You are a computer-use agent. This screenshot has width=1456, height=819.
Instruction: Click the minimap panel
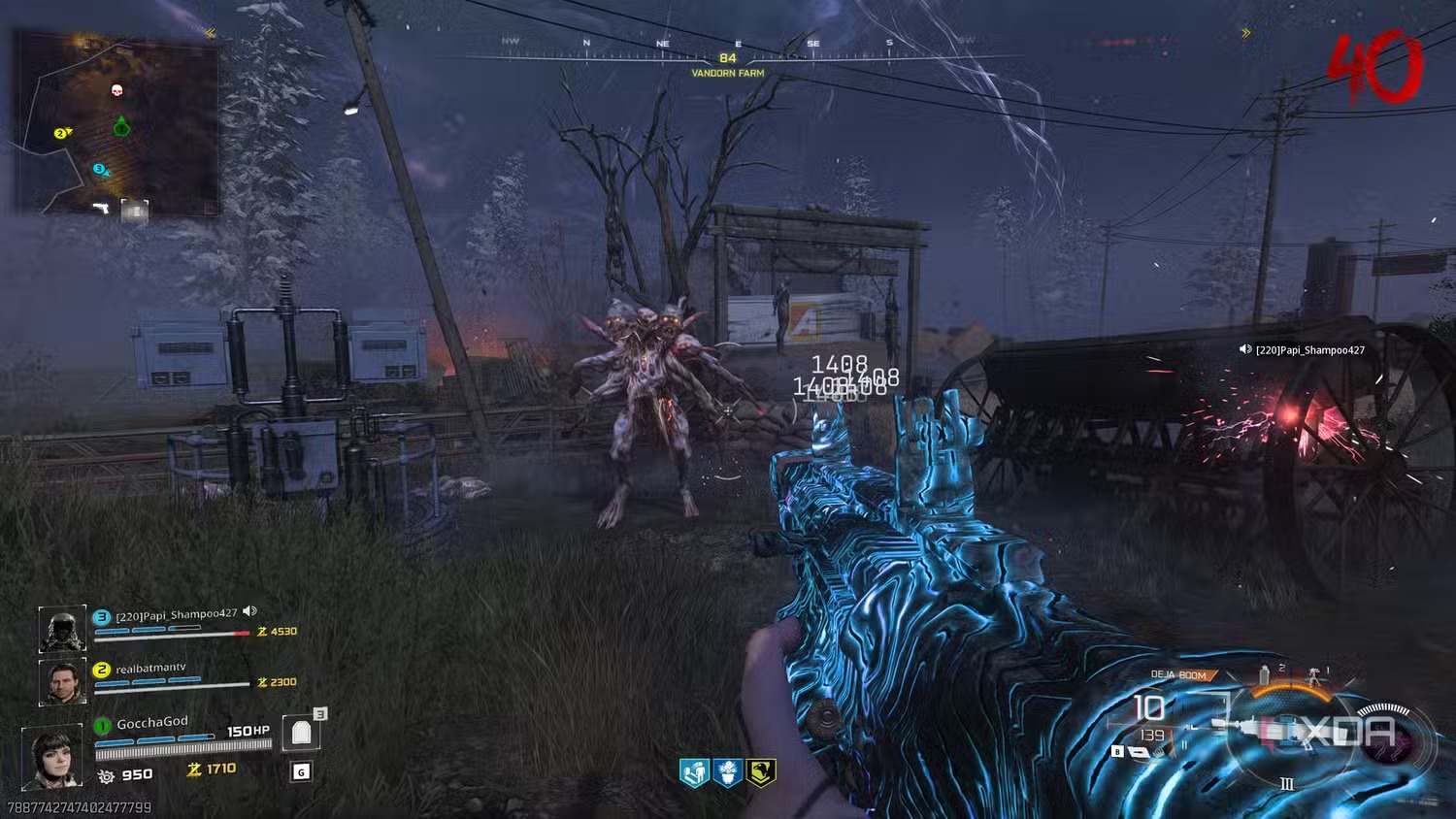click(x=116, y=123)
